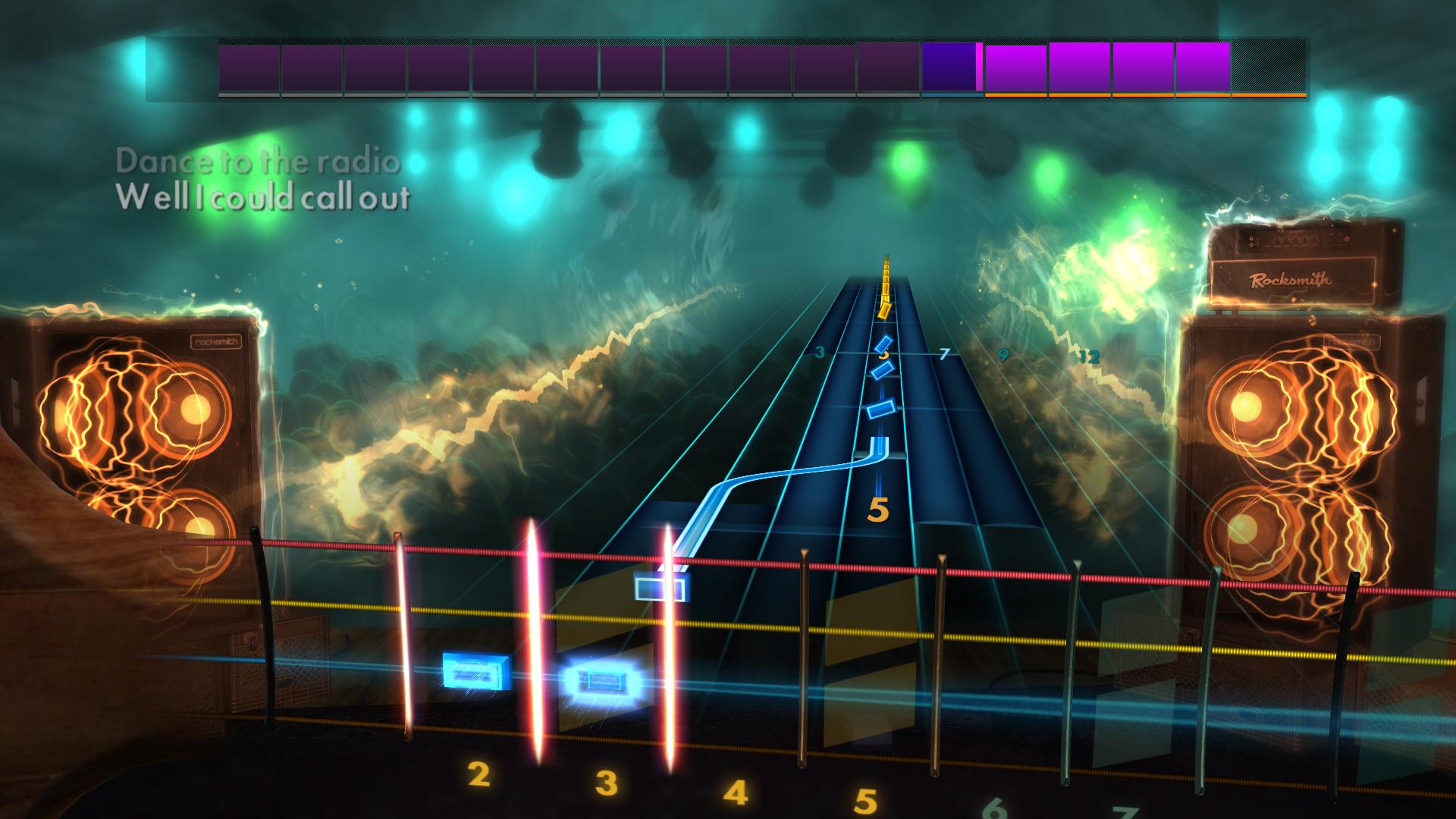Select the lyric line 'Dance to the radio'
The width and height of the screenshot is (1456, 819).
[x=258, y=161]
